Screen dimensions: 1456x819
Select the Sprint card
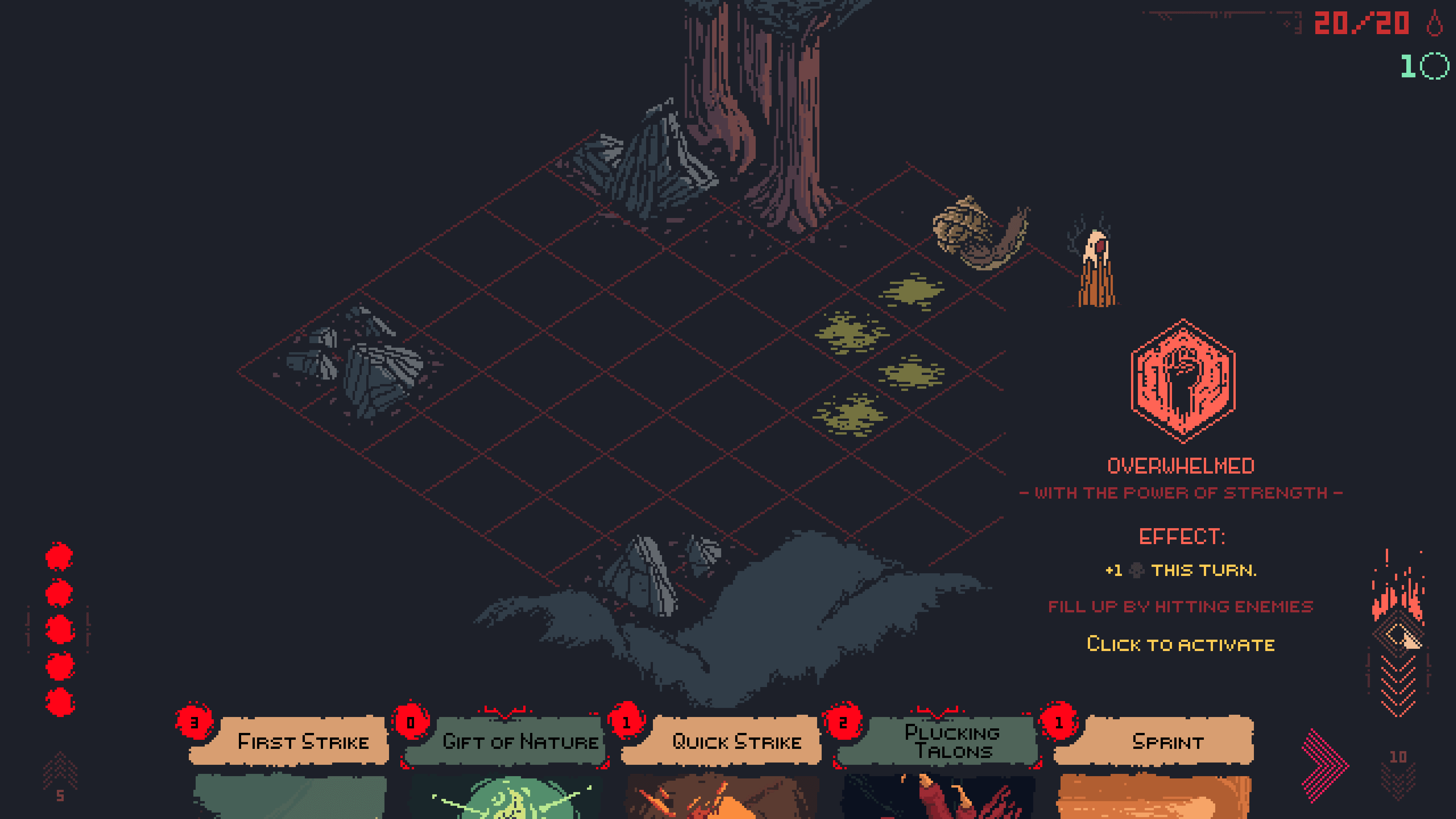[1154, 763]
